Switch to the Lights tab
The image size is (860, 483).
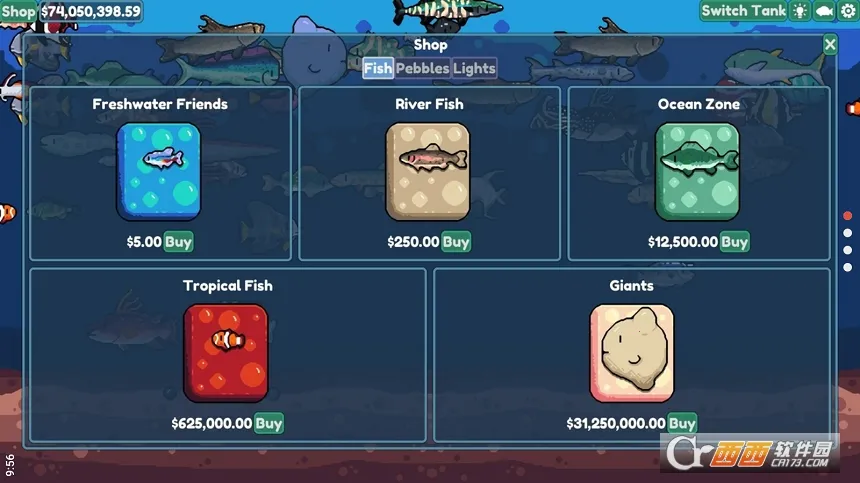tap(474, 68)
